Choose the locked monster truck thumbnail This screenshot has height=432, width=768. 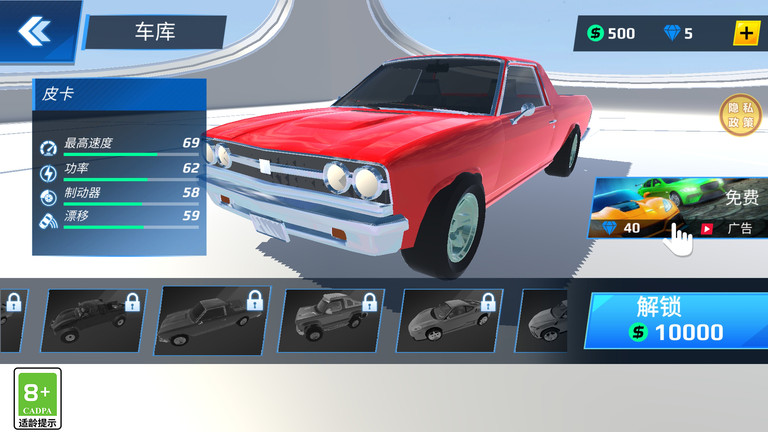tap(334, 320)
